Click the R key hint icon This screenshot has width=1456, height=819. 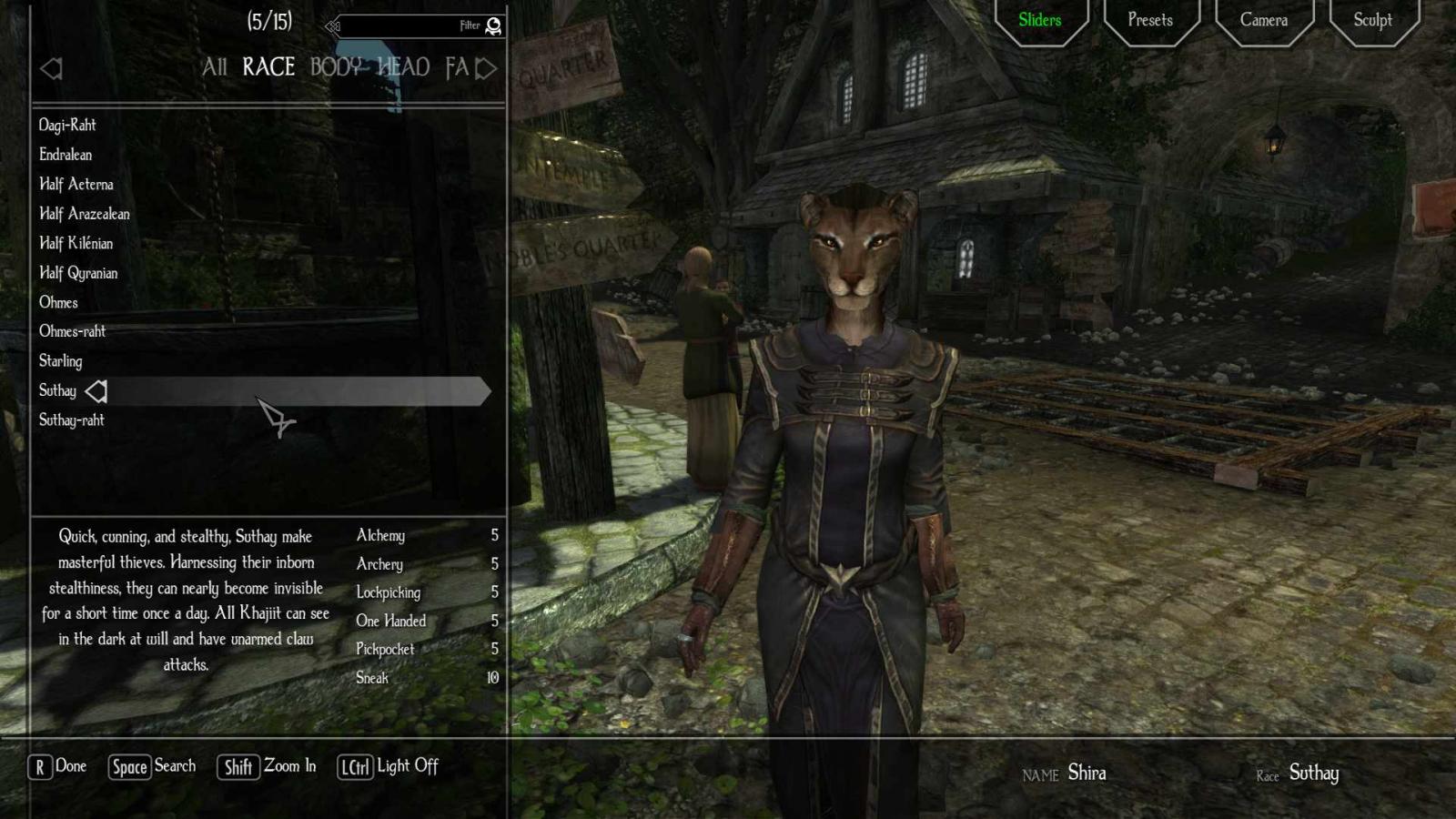pos(38,767)
